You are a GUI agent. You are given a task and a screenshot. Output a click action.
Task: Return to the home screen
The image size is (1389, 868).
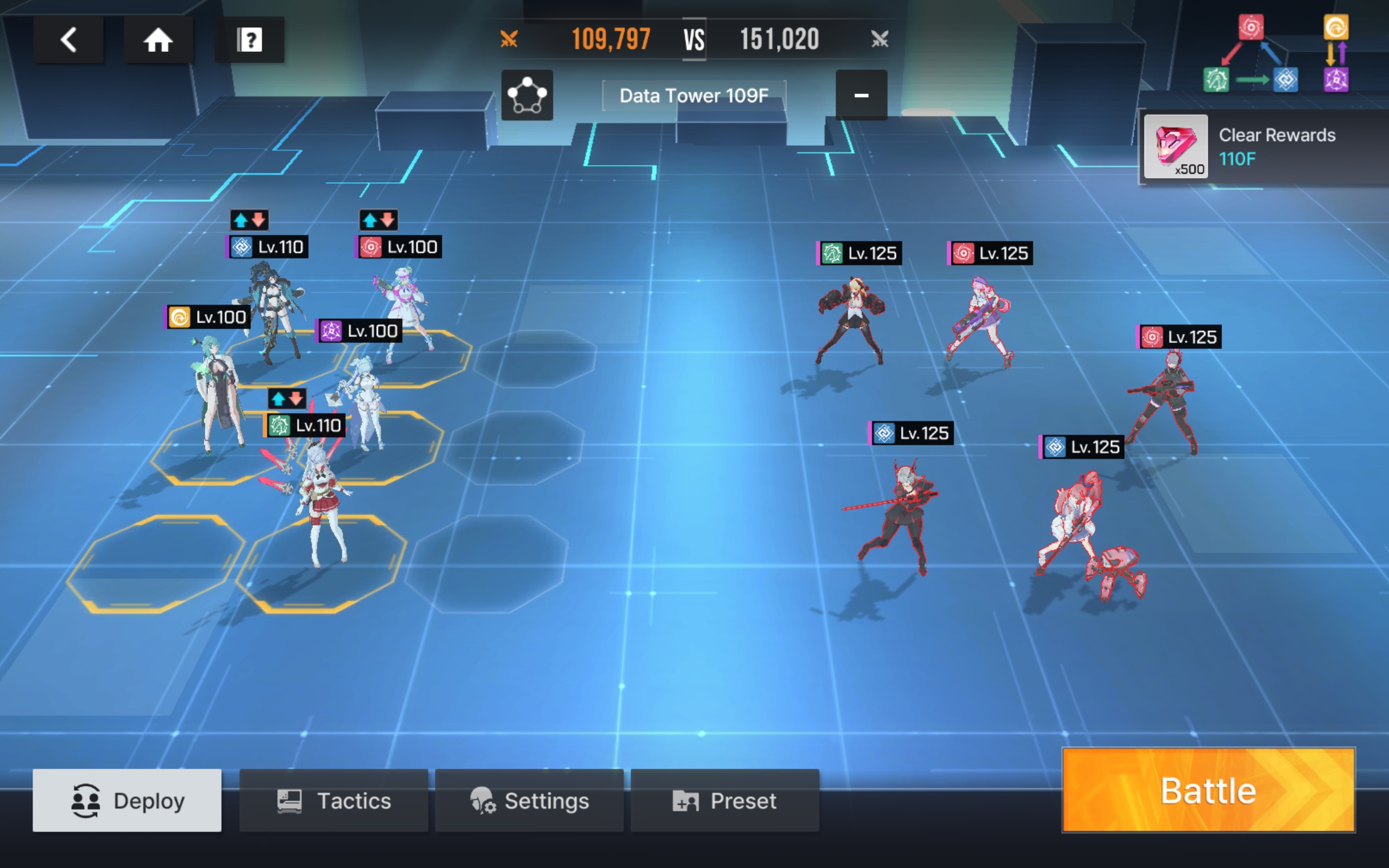click(158, 40)
